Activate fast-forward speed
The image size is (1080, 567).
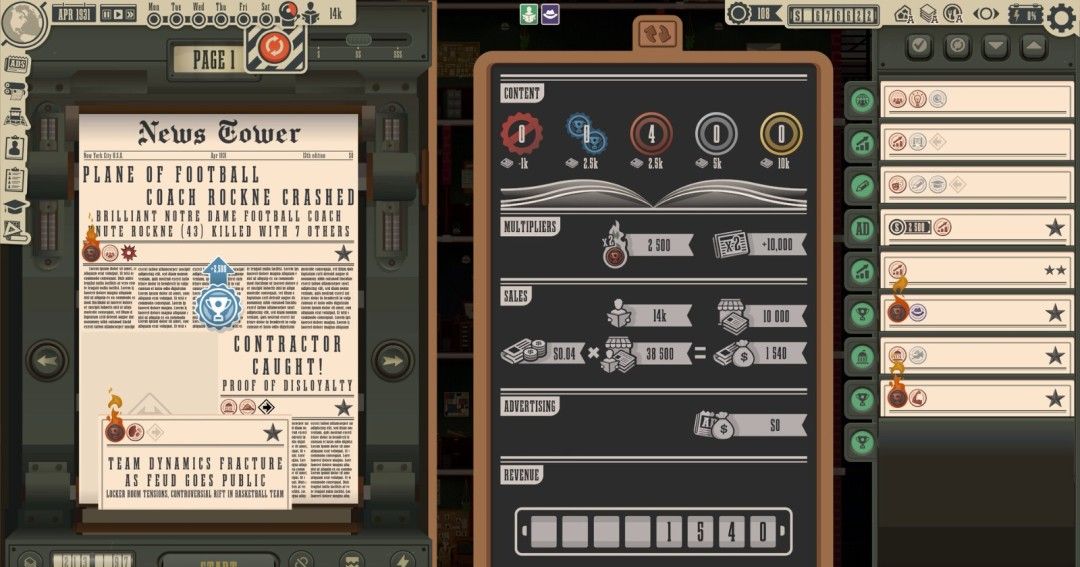(x=129, y=15)
